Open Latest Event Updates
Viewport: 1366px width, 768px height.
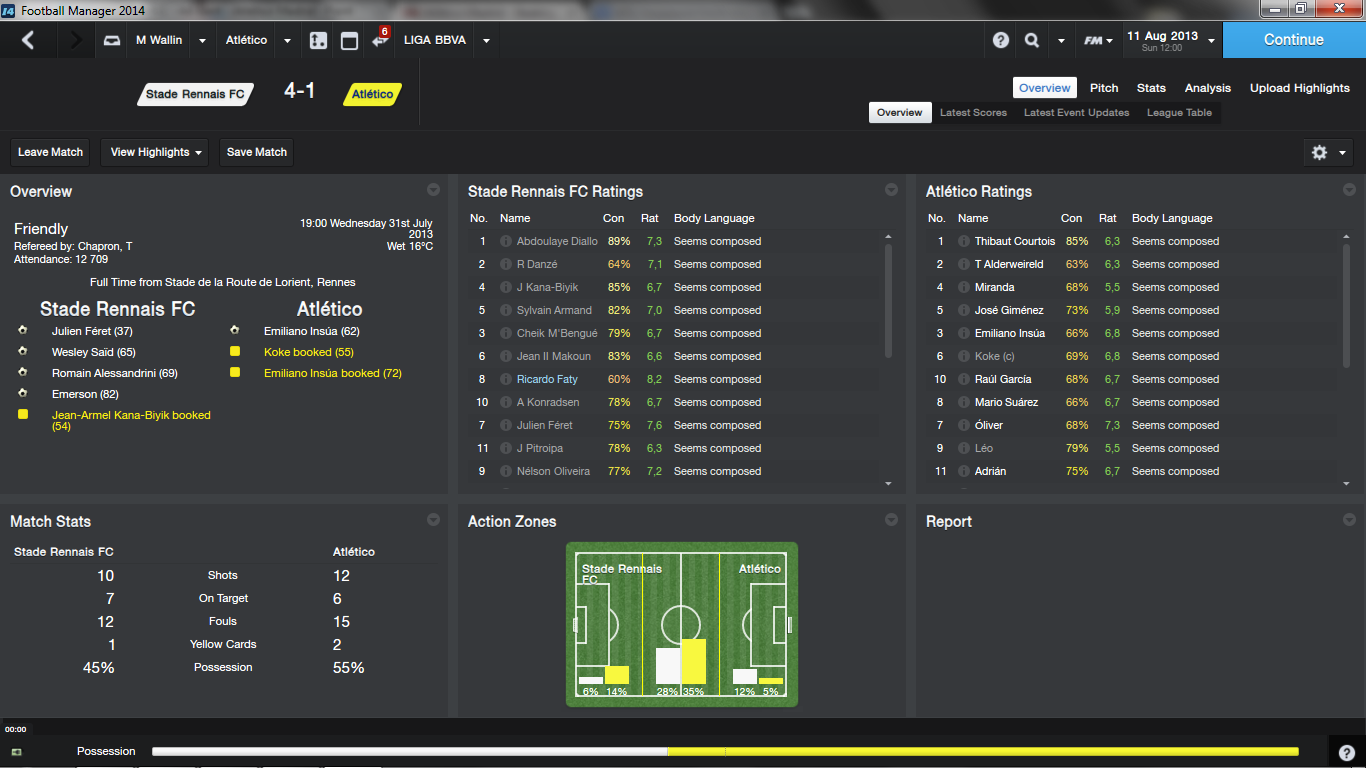[x=1076, y=113]
